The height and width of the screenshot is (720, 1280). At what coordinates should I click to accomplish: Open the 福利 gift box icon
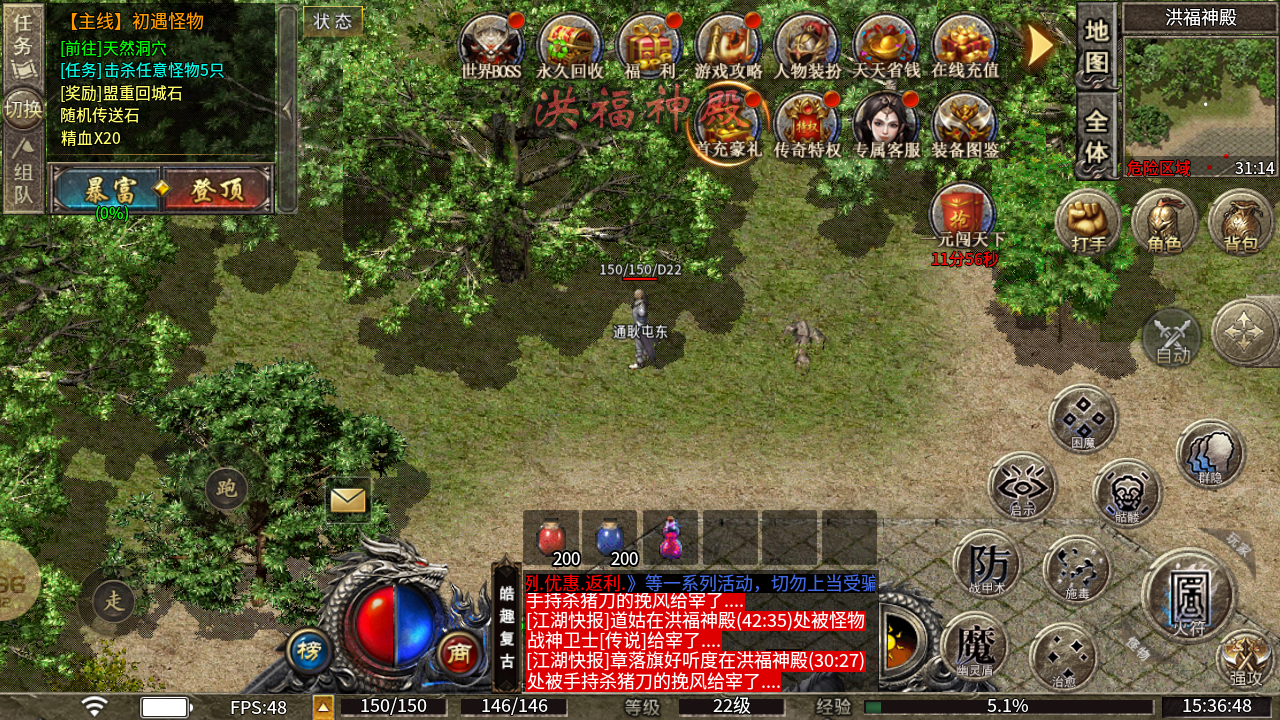649,44
